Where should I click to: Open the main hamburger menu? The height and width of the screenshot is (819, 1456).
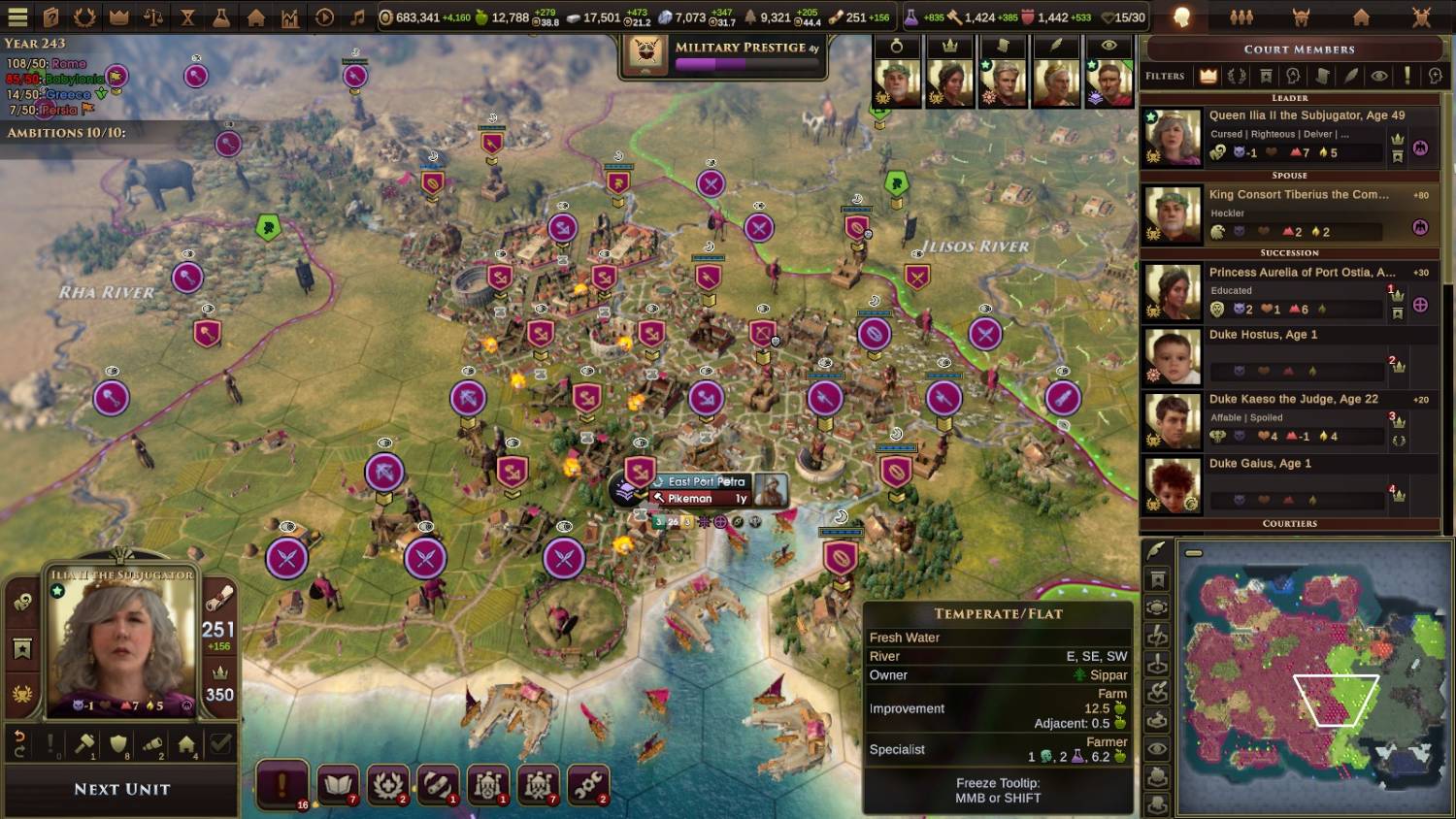17,16
